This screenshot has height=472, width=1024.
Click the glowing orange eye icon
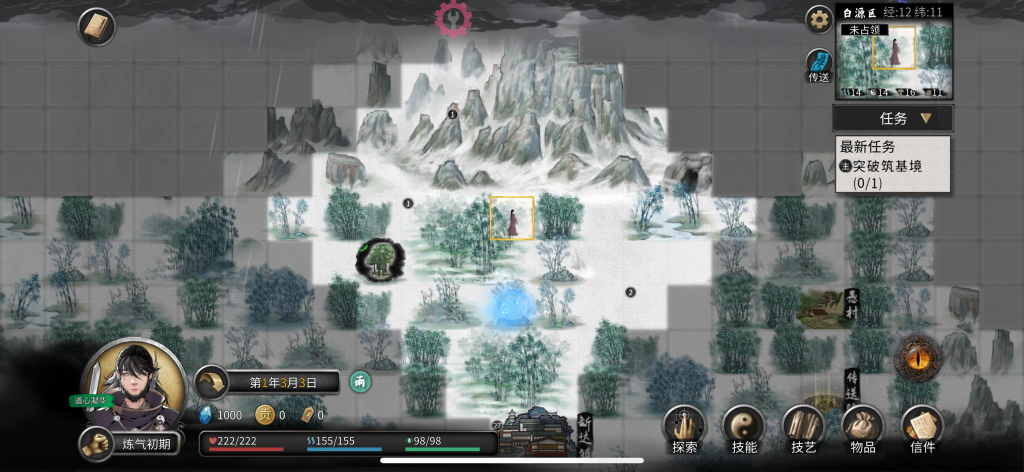tap(914, 355)
